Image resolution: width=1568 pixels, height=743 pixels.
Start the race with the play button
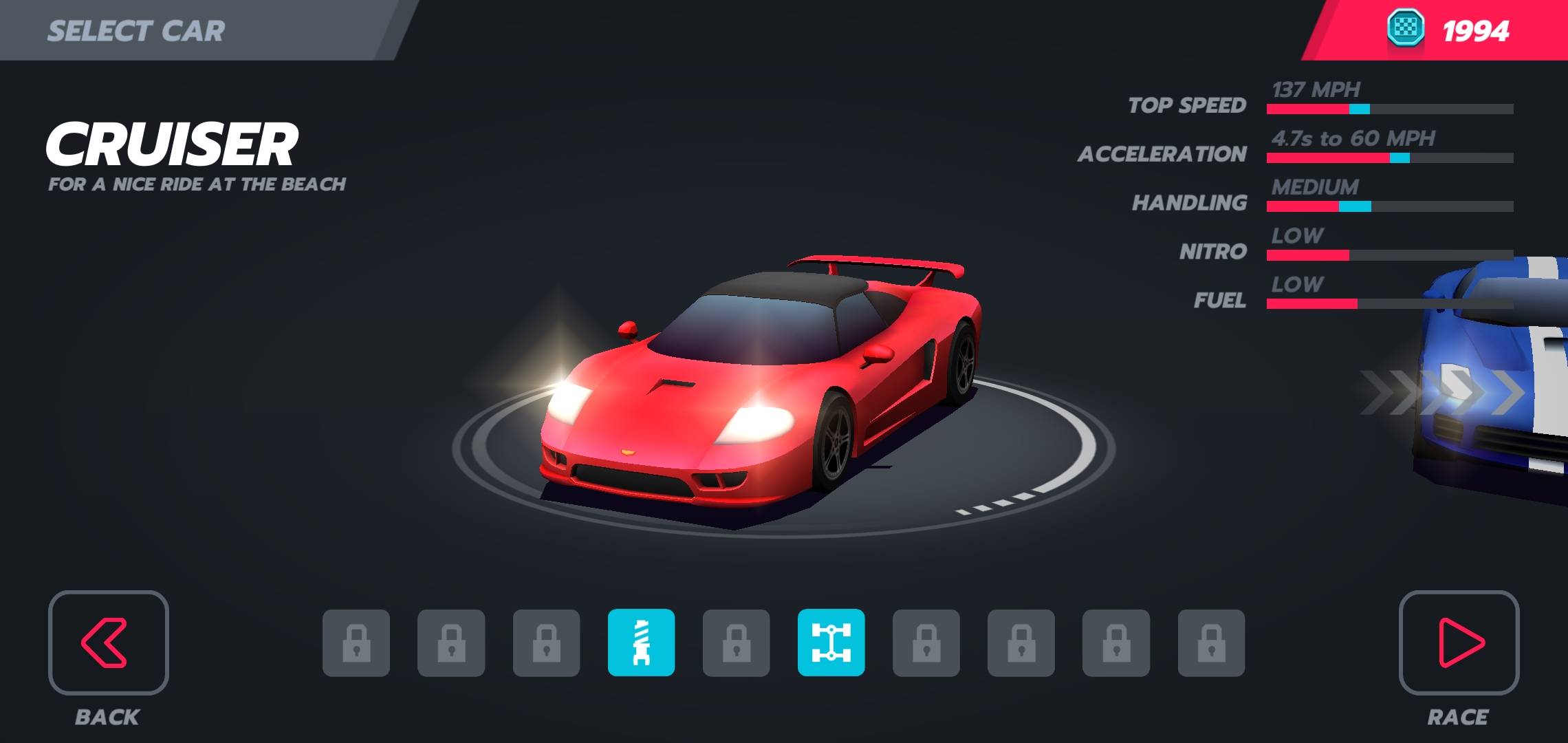tap(1459, 643)
